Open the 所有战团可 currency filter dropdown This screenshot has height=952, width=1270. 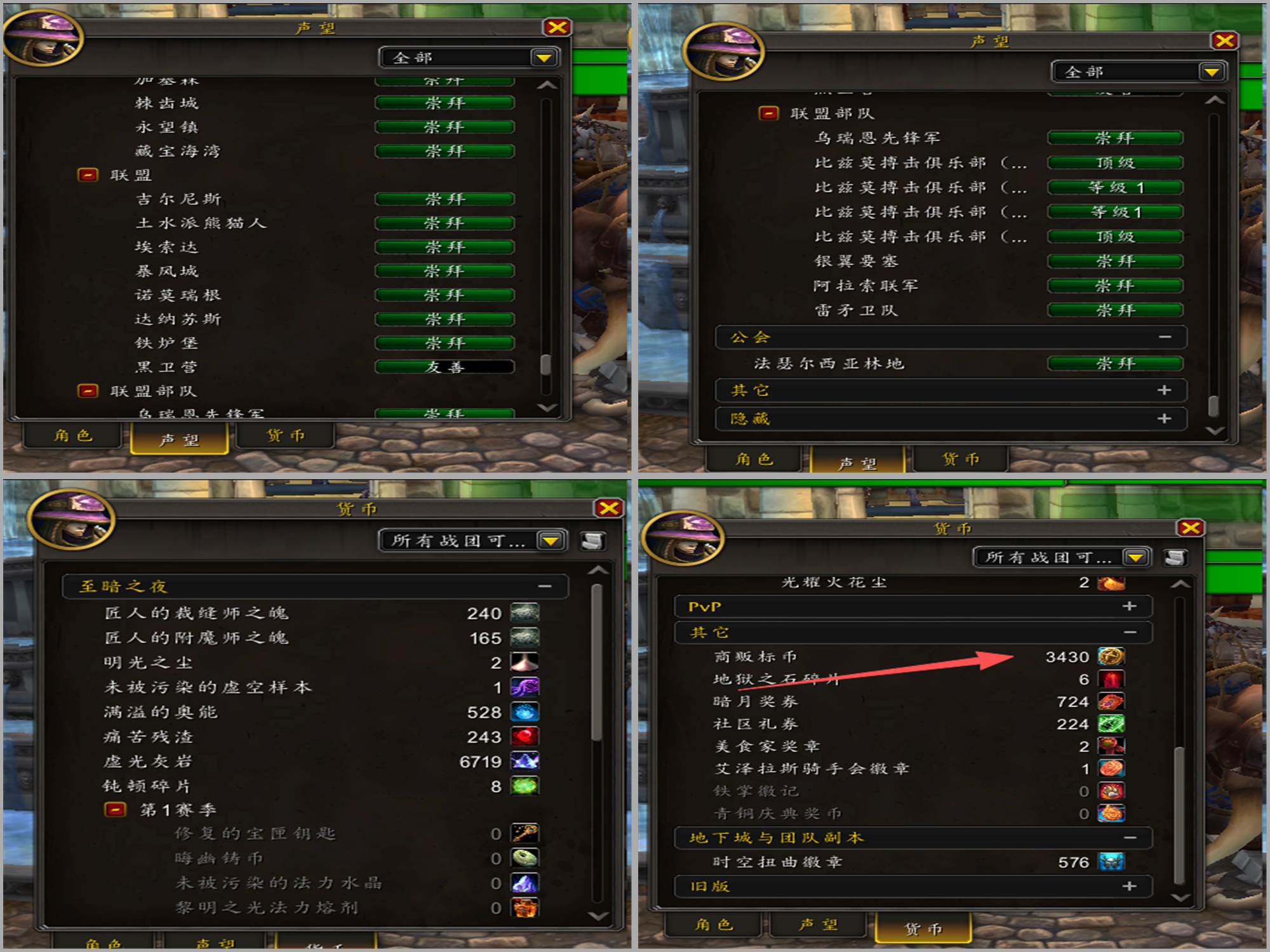point(551,540)
